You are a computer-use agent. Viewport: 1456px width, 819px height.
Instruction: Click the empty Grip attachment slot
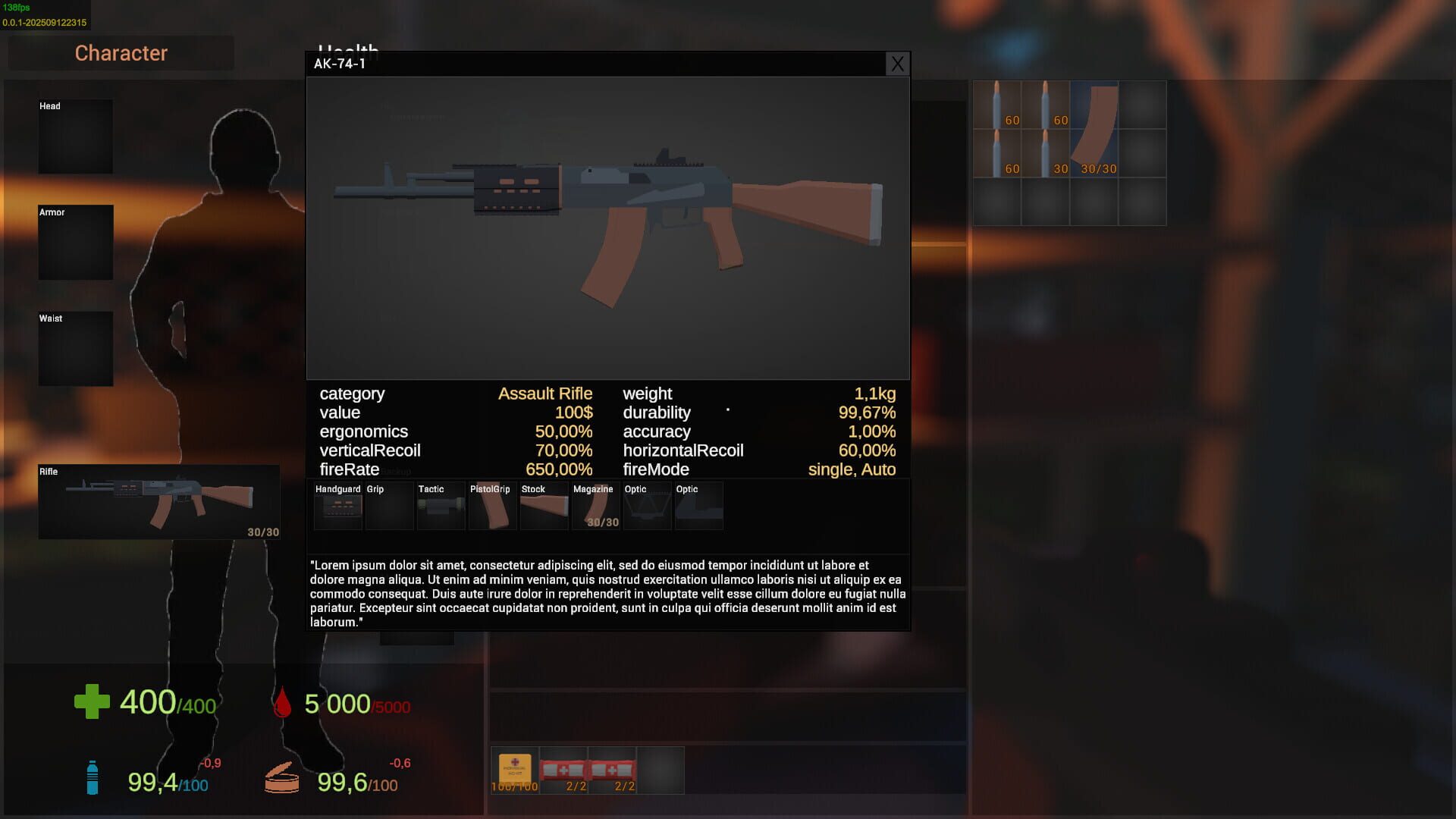pyautogui.click(x=389, y=506)
